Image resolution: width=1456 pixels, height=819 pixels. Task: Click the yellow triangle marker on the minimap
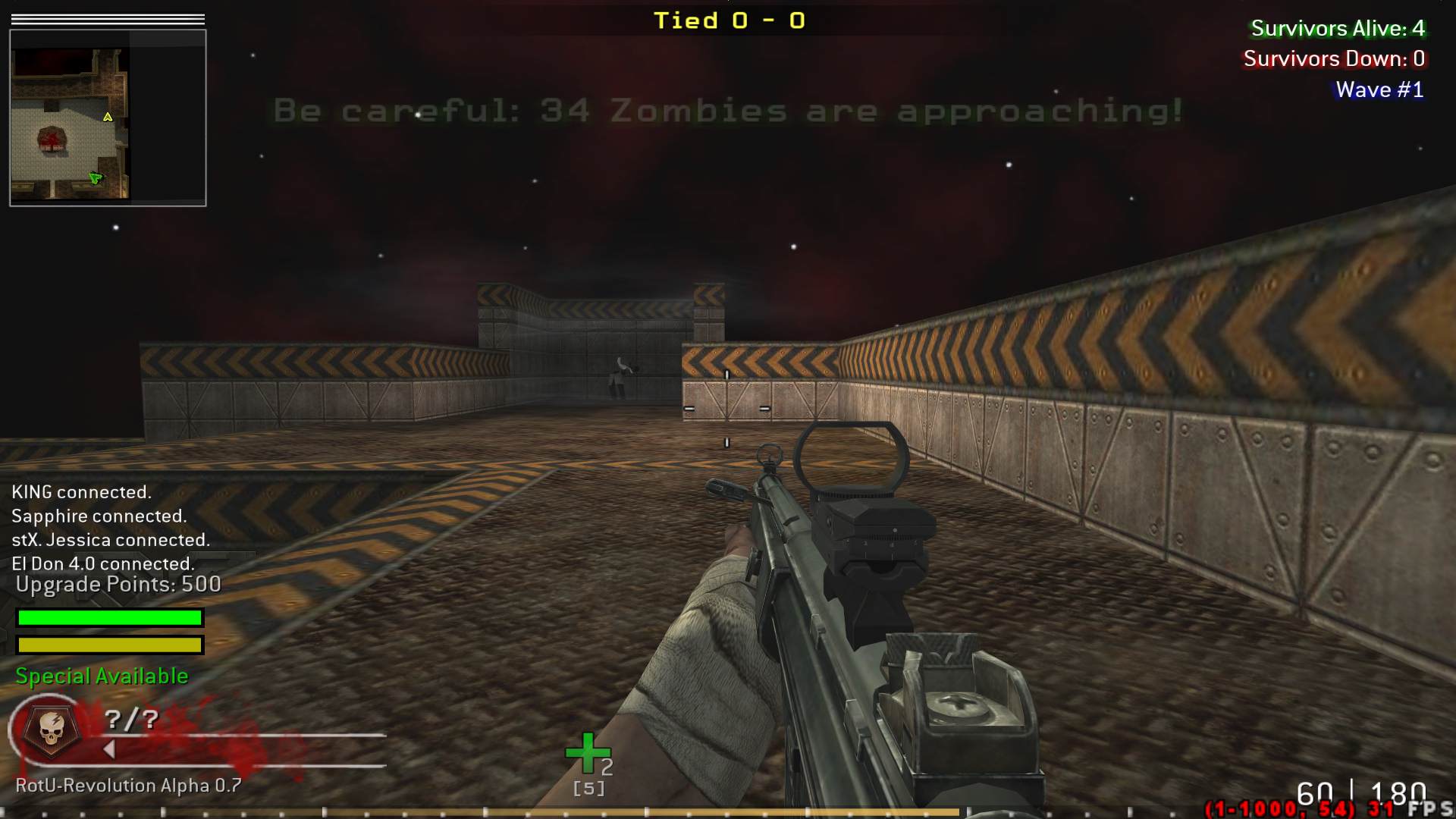tap(107, 118)
